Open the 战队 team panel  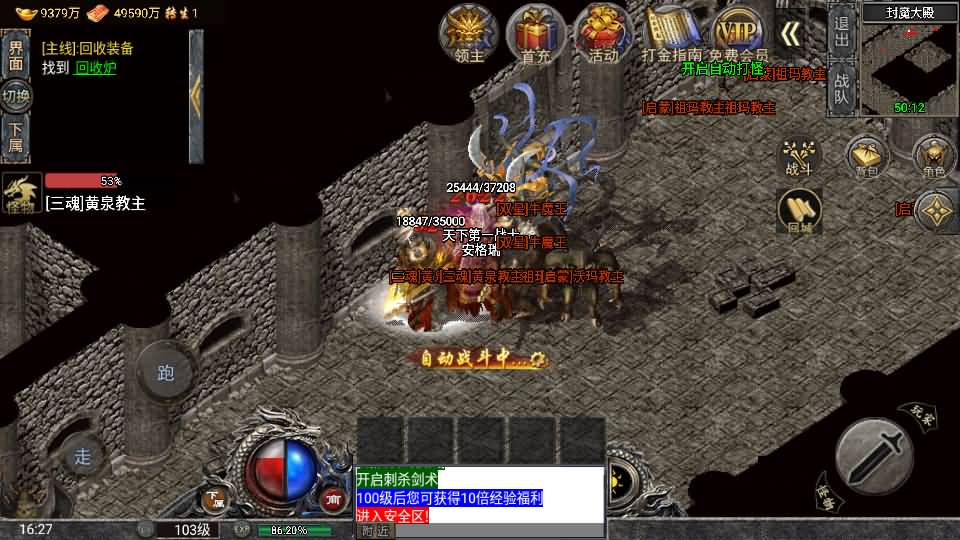(841, 88)
